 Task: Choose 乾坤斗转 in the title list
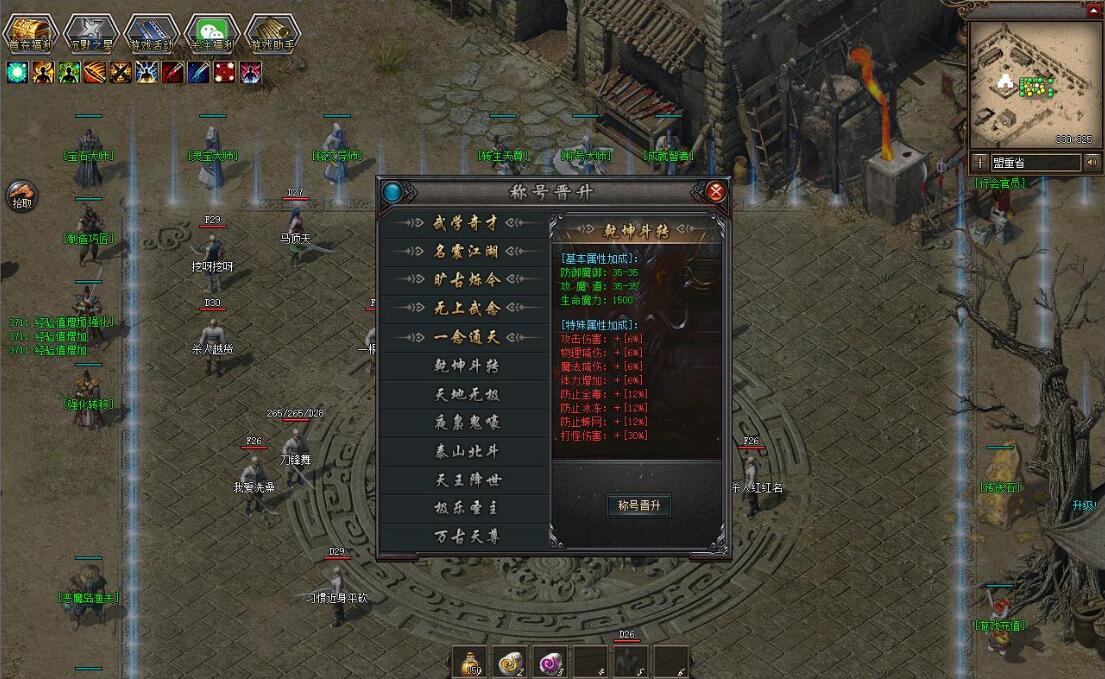466,366
